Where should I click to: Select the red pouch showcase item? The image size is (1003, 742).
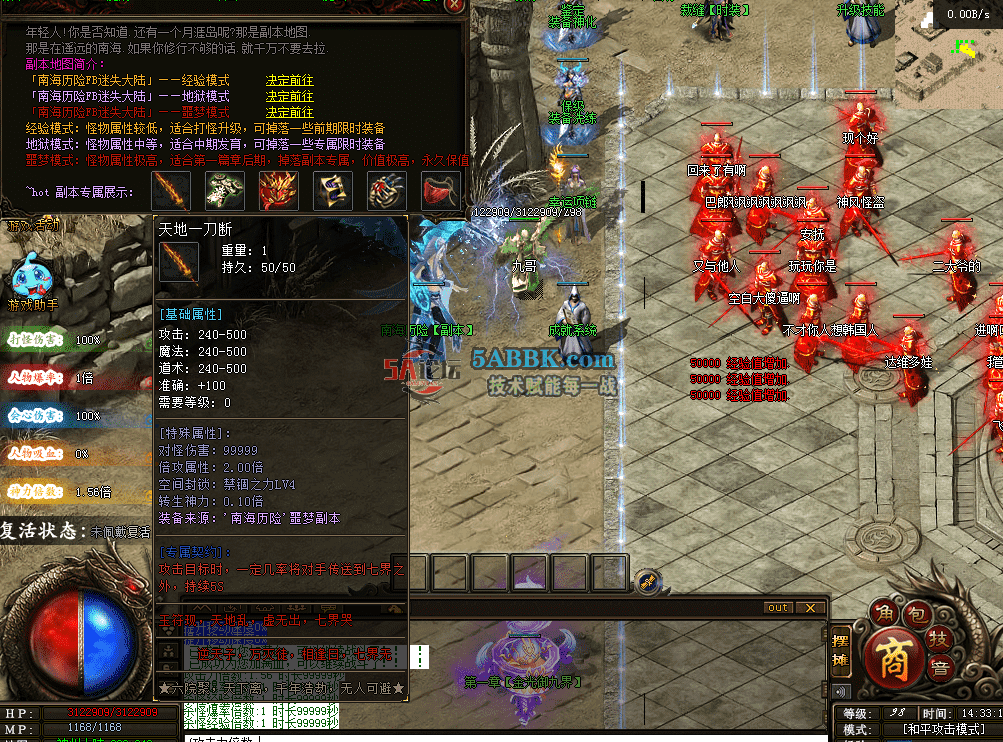[x=440, y=189]
